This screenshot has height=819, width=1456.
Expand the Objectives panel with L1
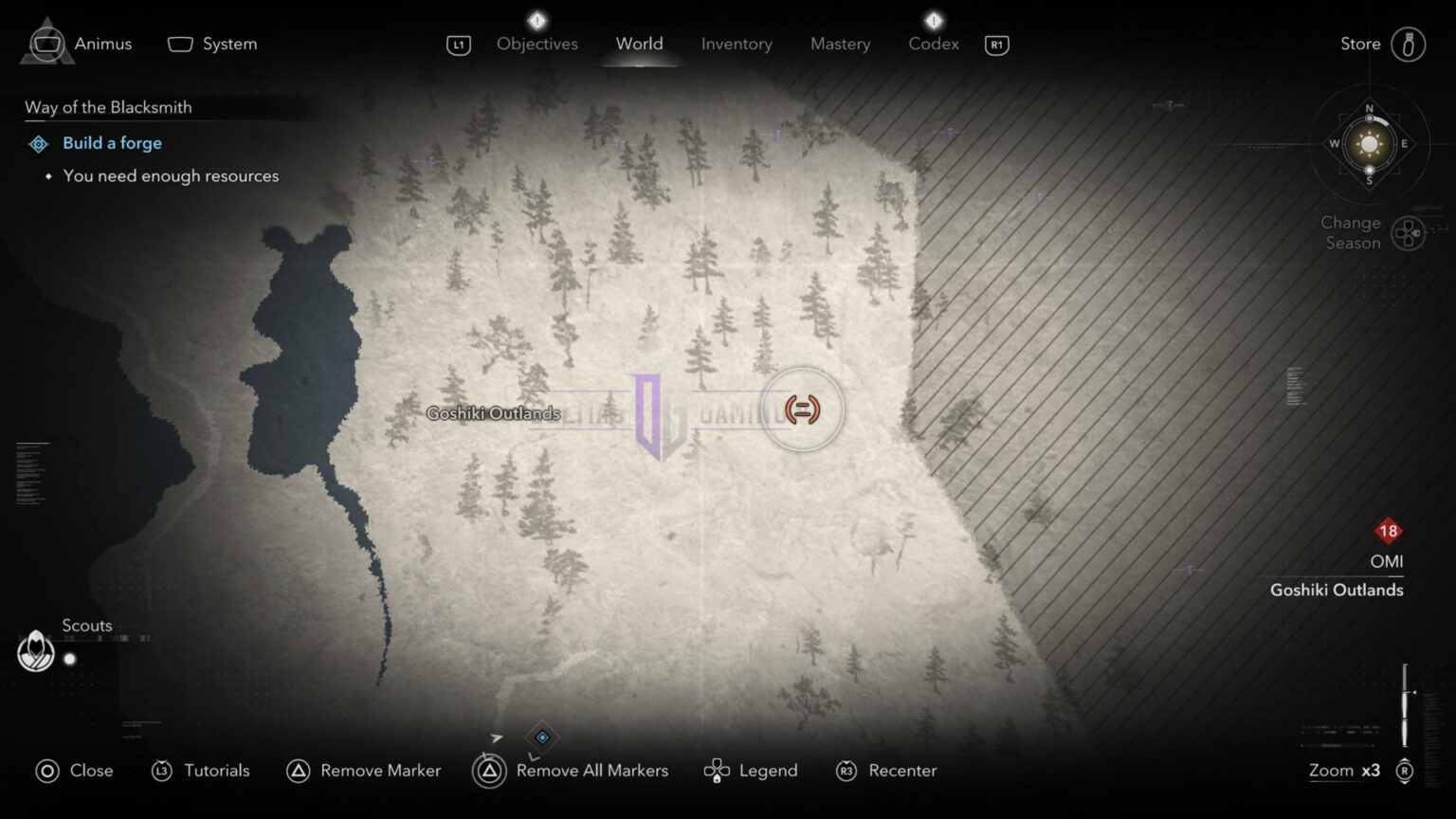click(458, 44)
